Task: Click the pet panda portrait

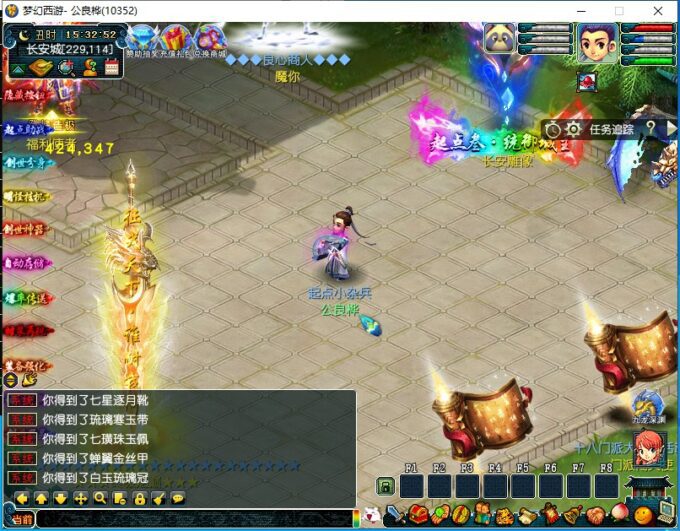Action: point(500,38)
